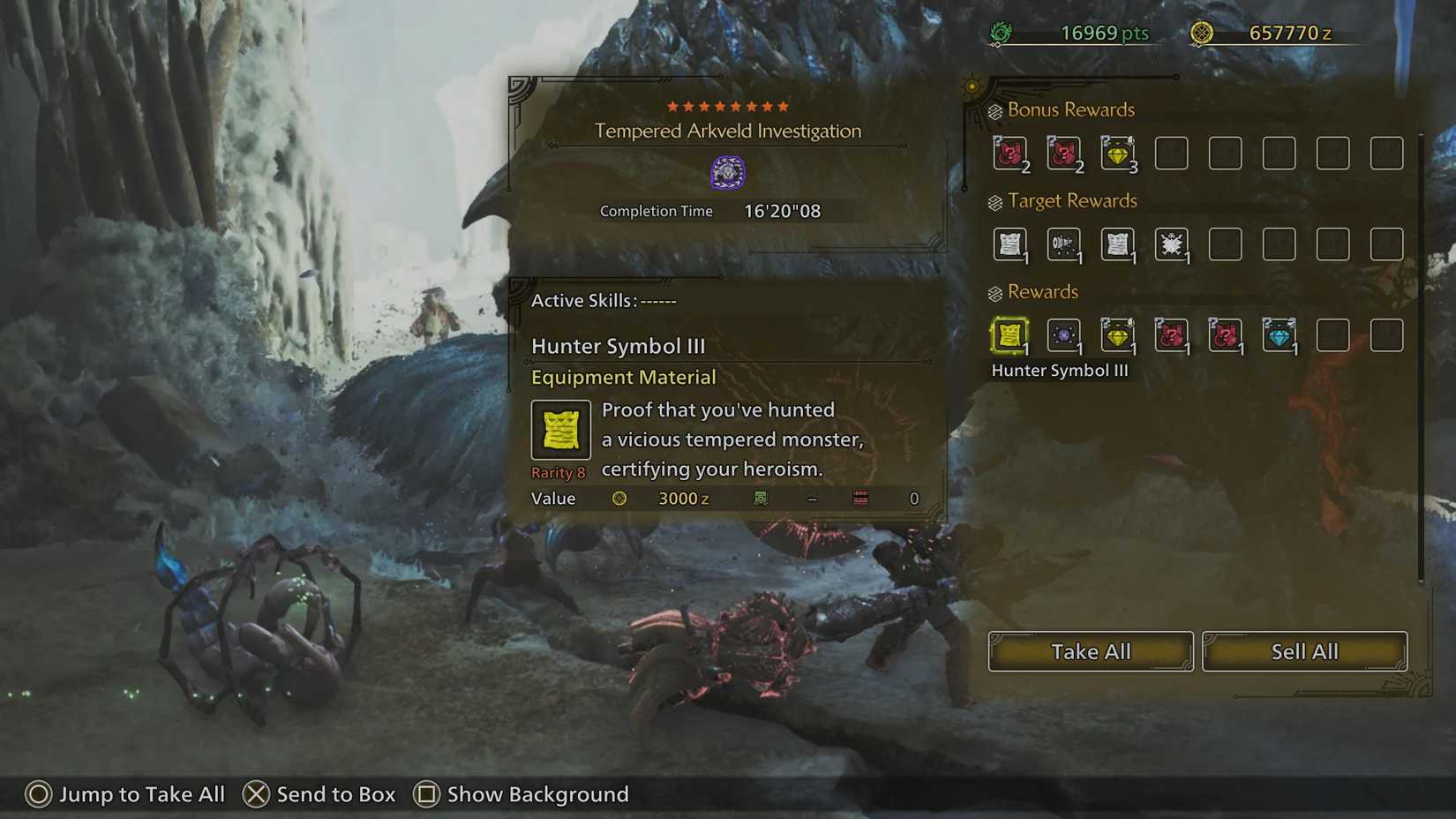Select the blue gem reward item
The image size is (1456, 819).
pyautogui.click(x=1279, y=336)
